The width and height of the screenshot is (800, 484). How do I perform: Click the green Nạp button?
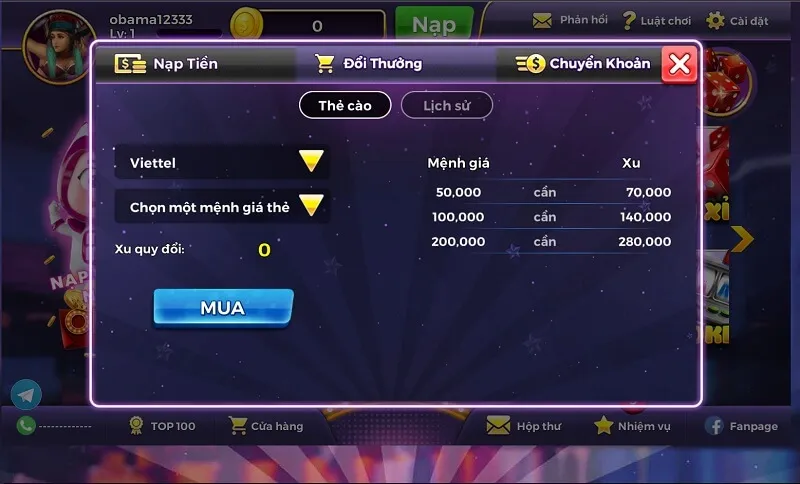click(434, 24)
